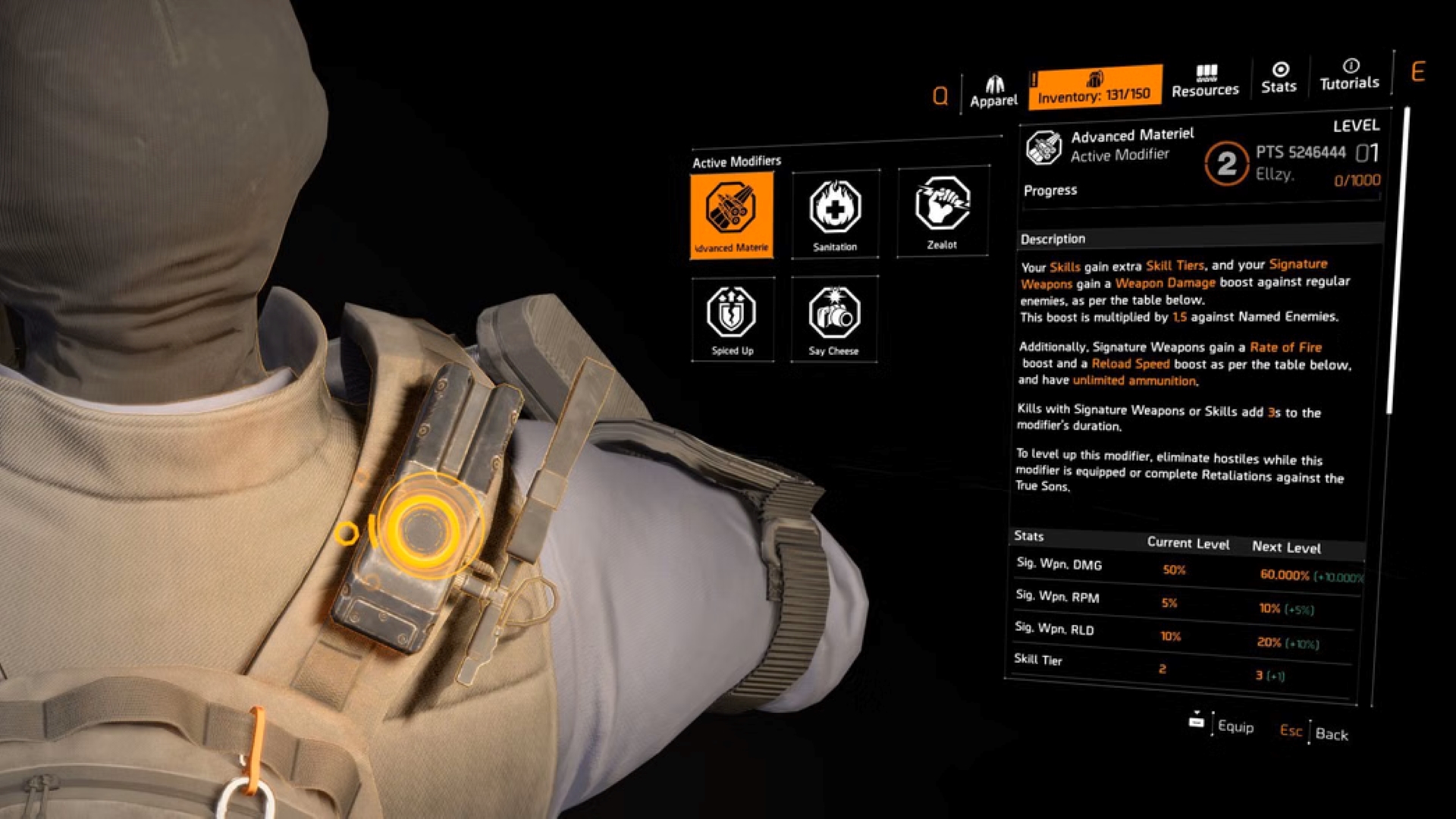
Task: Open the Tutorials tab
Action: pos(1349,75)
